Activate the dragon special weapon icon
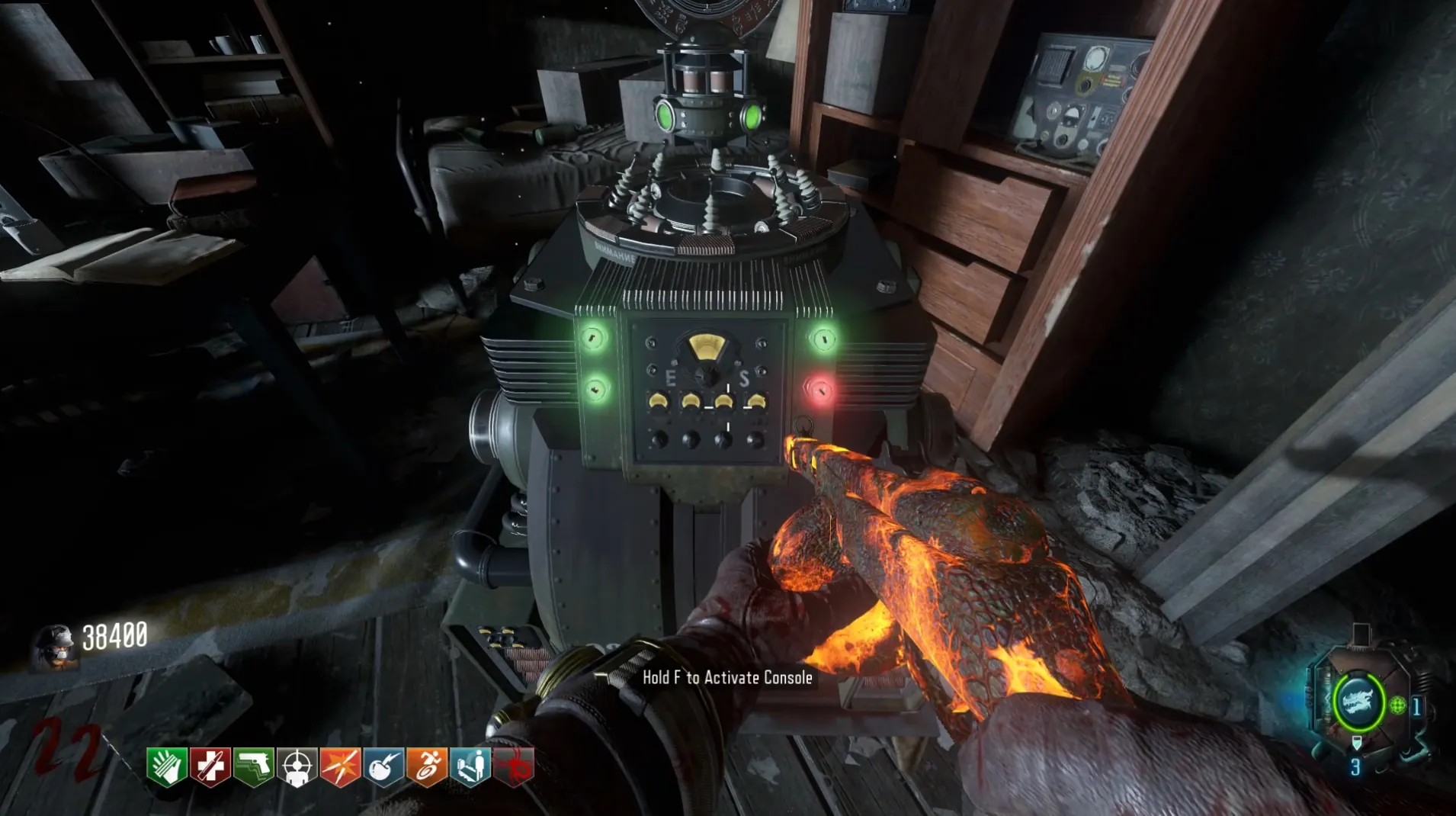Screen dimensions: 1456x816 click(x=1358, y=702)
